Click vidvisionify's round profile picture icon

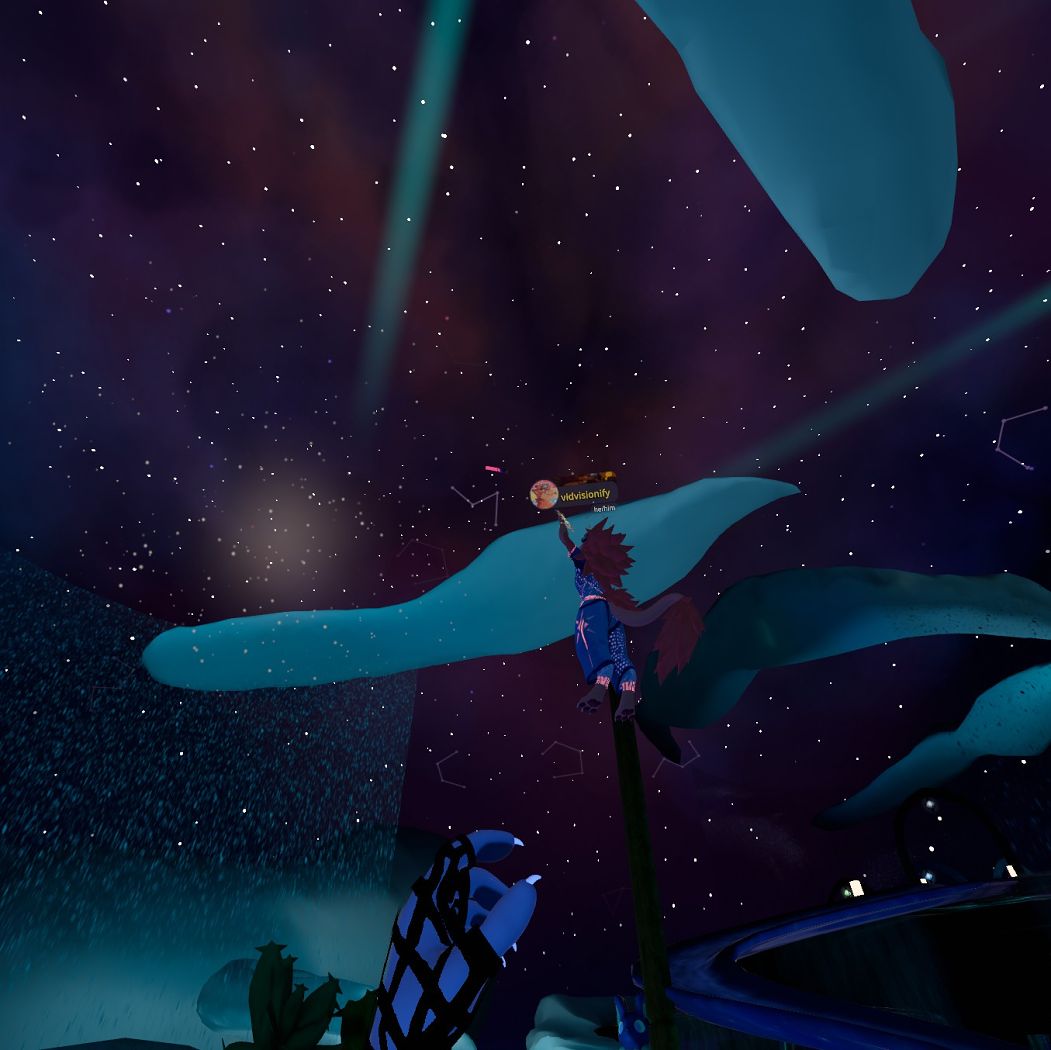tap(544, 494)
